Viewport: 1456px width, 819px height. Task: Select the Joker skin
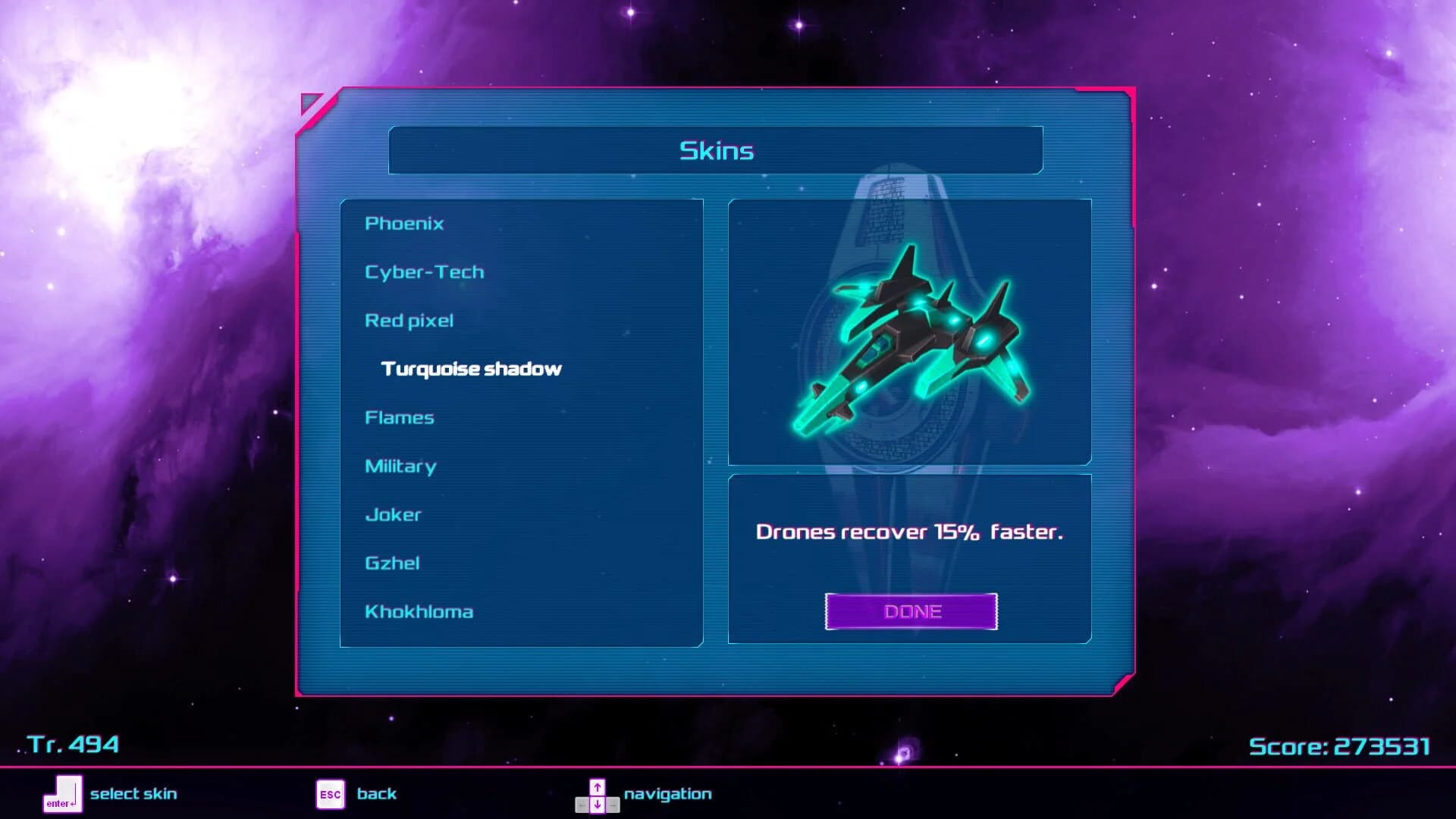point(394,514)
